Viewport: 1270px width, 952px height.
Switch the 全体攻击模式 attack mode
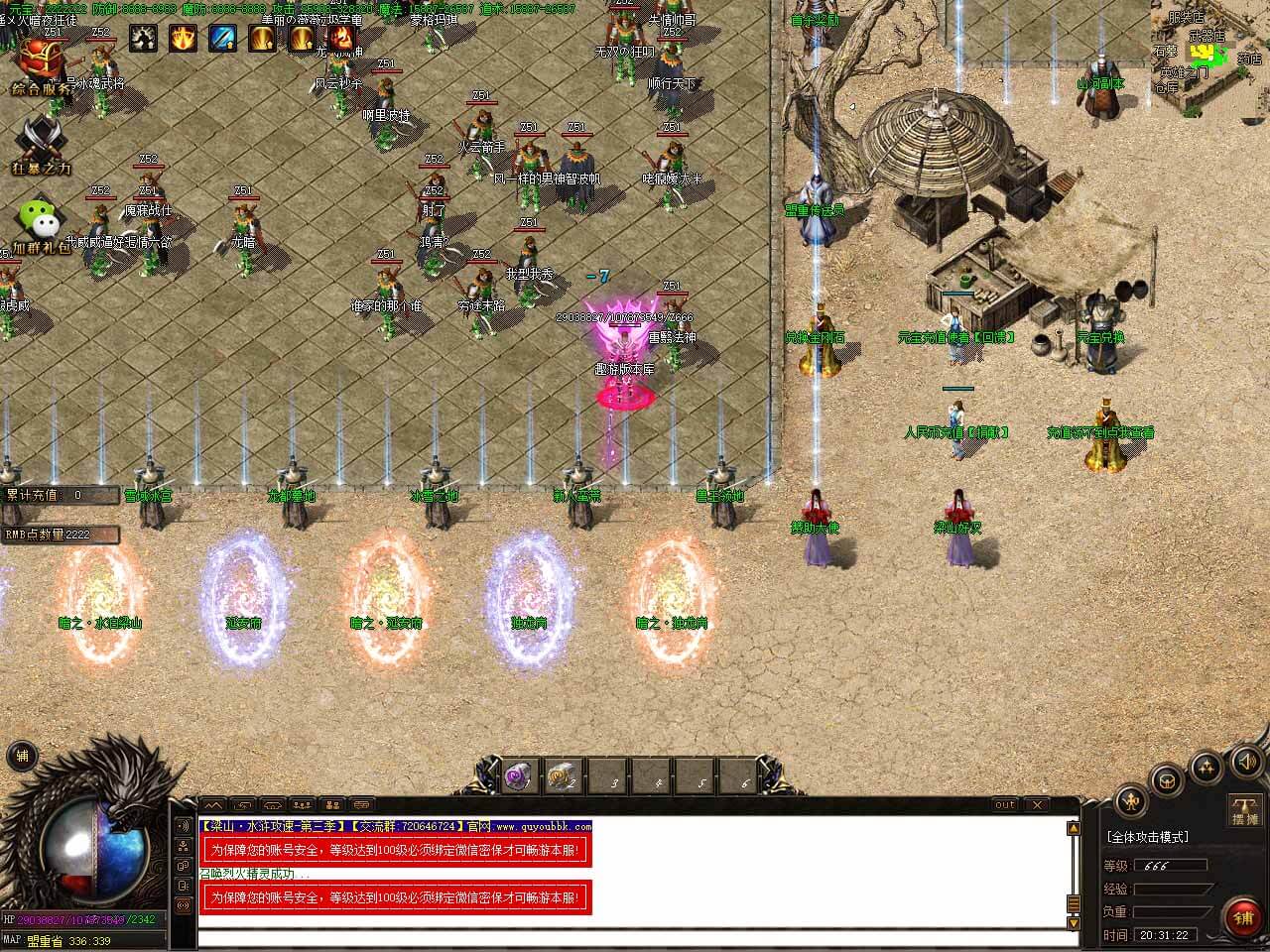point(1148,837)
